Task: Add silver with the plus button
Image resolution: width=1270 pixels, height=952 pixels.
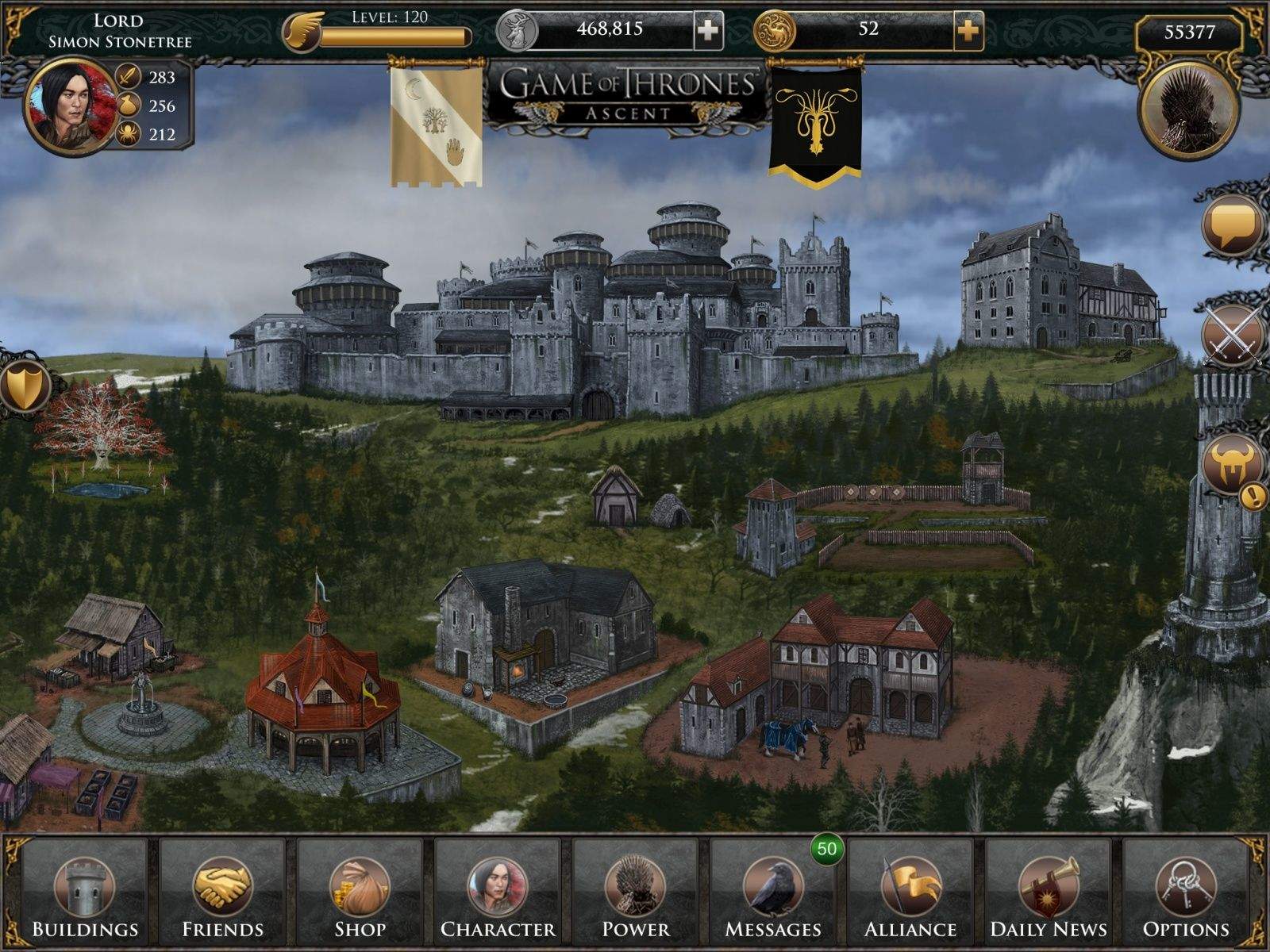Action: [x=709, y=31]
